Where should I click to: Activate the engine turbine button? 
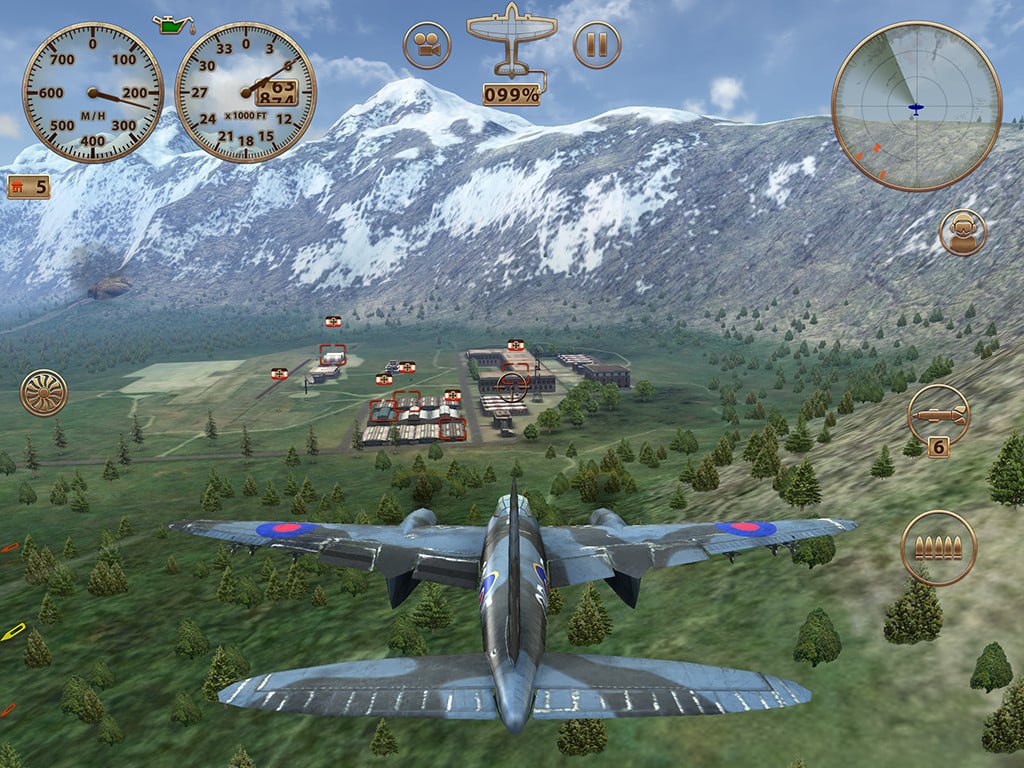[44, 392]
